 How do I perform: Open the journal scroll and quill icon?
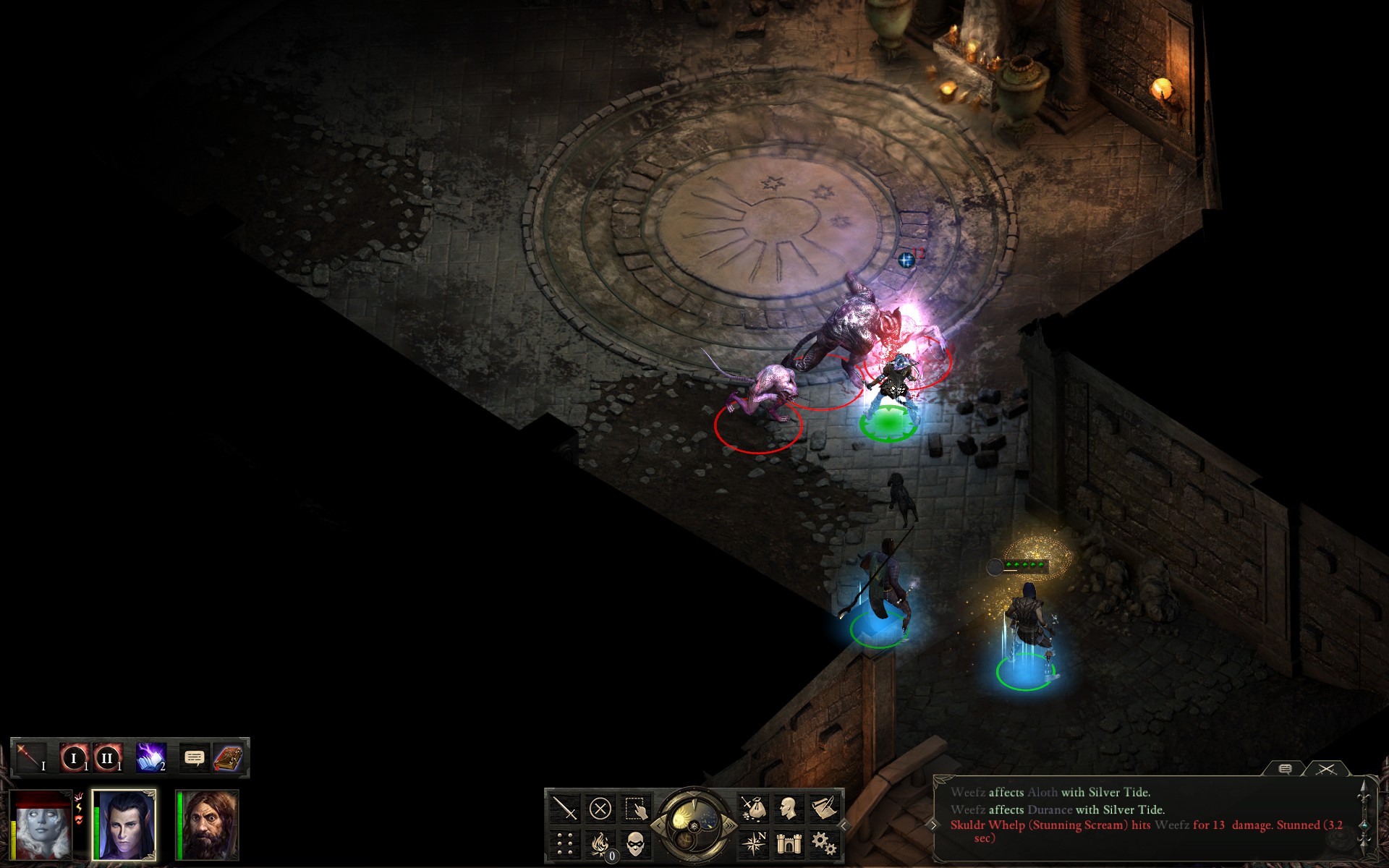[x=824, y=808]
